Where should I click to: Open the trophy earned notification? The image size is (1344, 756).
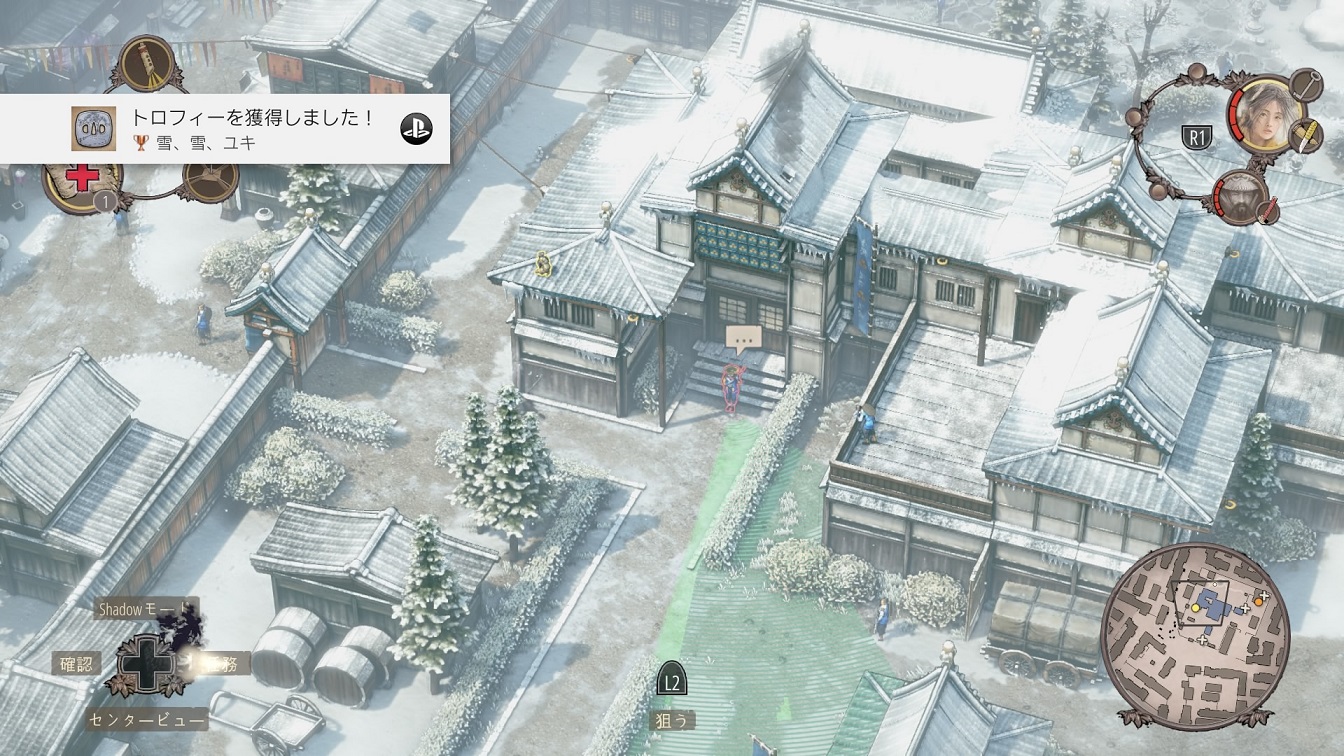[224, 129]
